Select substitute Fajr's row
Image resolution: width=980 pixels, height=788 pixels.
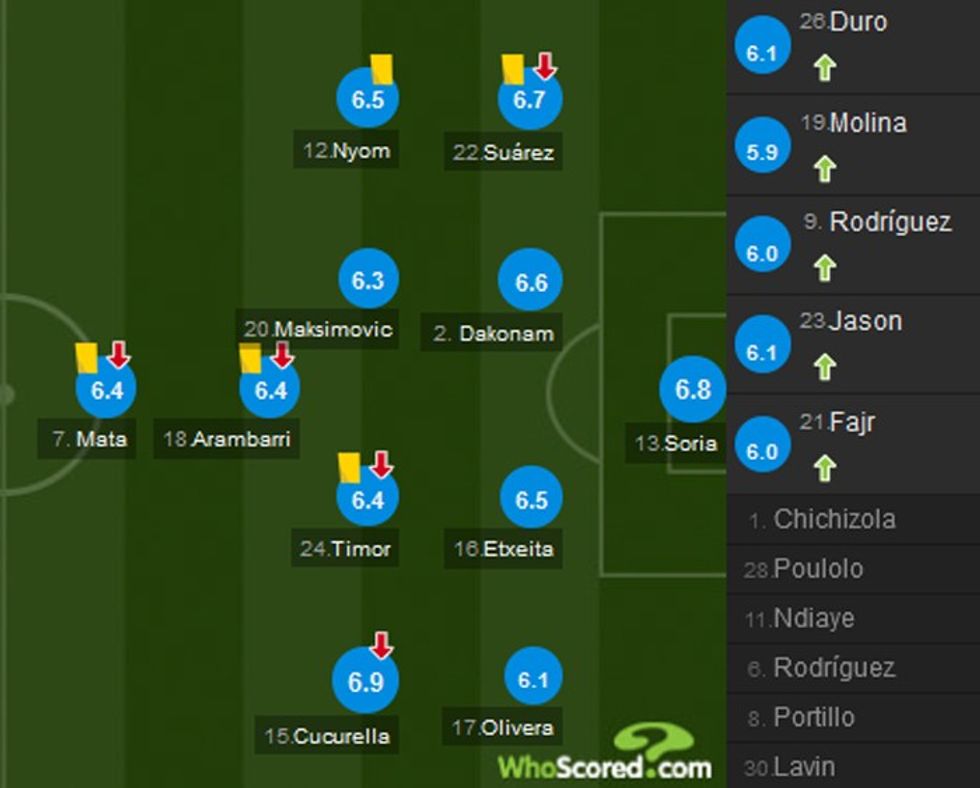pos(853,444)
